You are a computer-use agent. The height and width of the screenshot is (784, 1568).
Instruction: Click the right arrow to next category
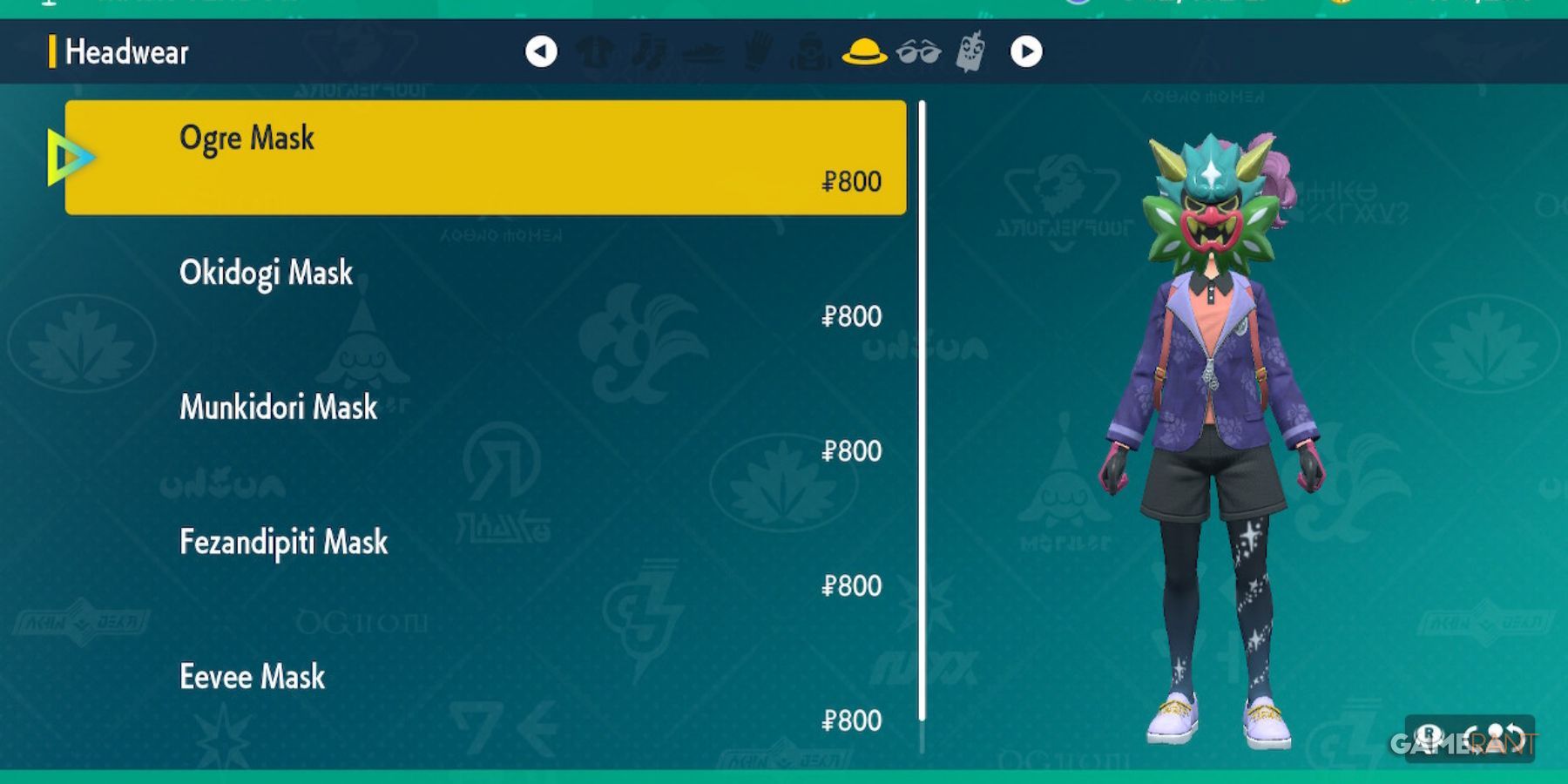click(1026, 51)
